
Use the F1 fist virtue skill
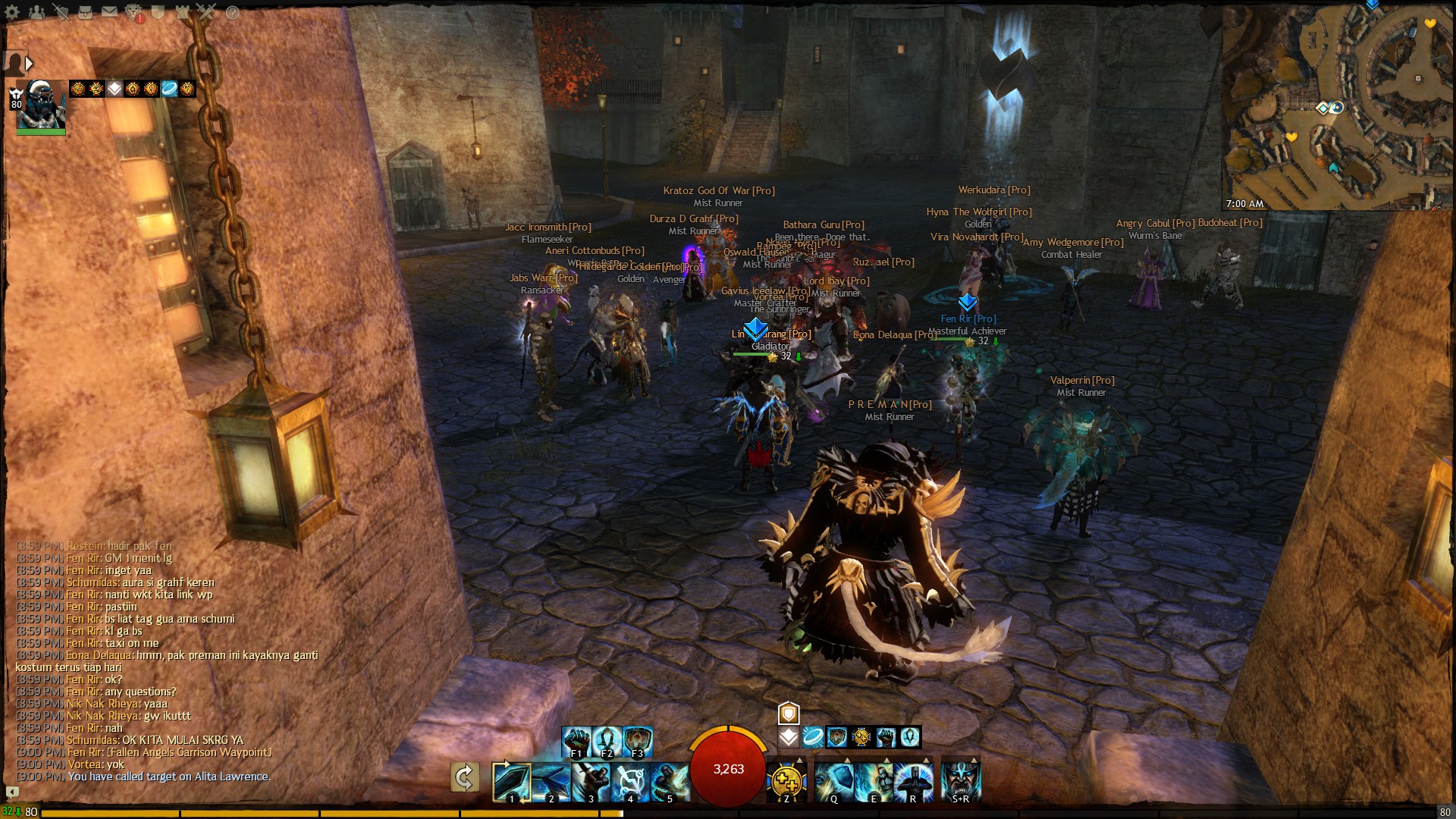click(576, 741)
